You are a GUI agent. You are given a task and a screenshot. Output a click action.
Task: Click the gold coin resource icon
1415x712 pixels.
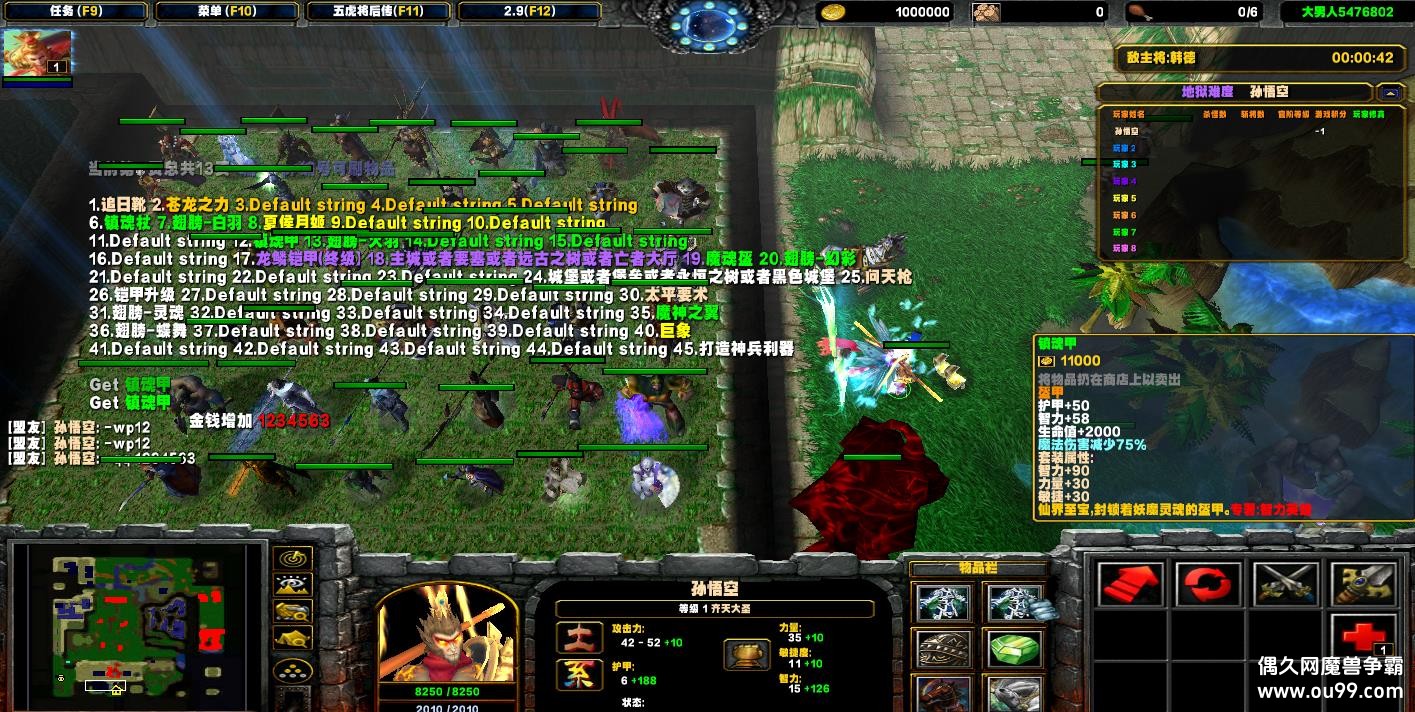[x=832, y=12]
